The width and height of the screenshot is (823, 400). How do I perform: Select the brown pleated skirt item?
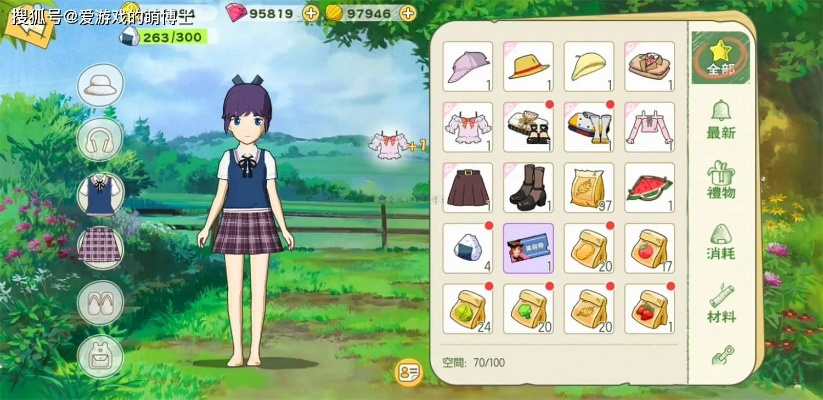coord(467,188)
